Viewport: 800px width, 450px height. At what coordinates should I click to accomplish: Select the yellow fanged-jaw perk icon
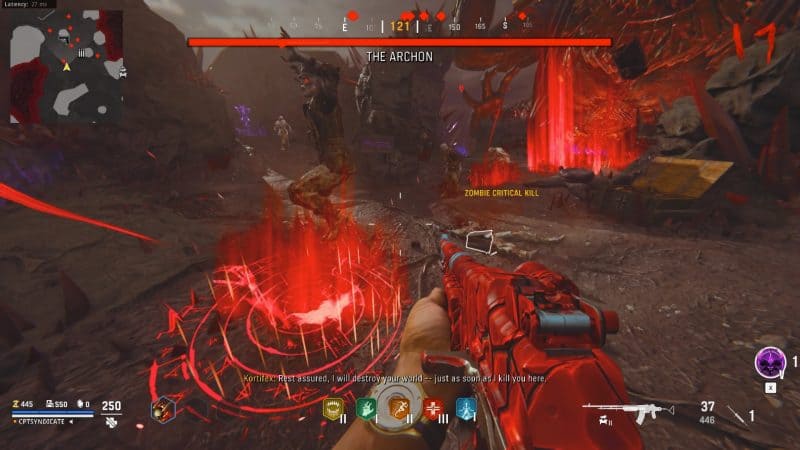(334, 408)
